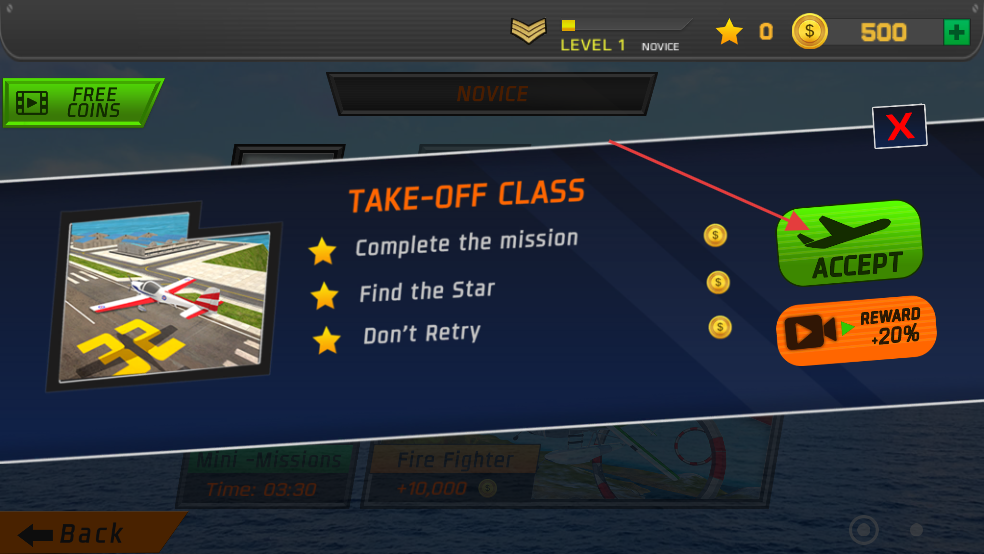Accept the Take-Off Class mission
This screenshot has width=984, height=554.
[849, 244]
